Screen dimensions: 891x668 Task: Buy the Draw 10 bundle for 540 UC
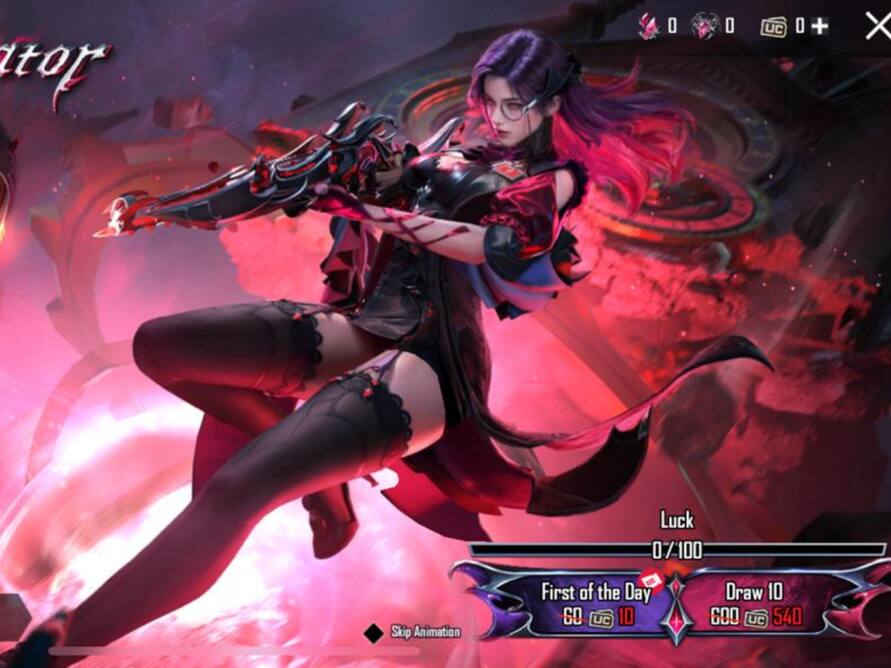tap(756, 603)
